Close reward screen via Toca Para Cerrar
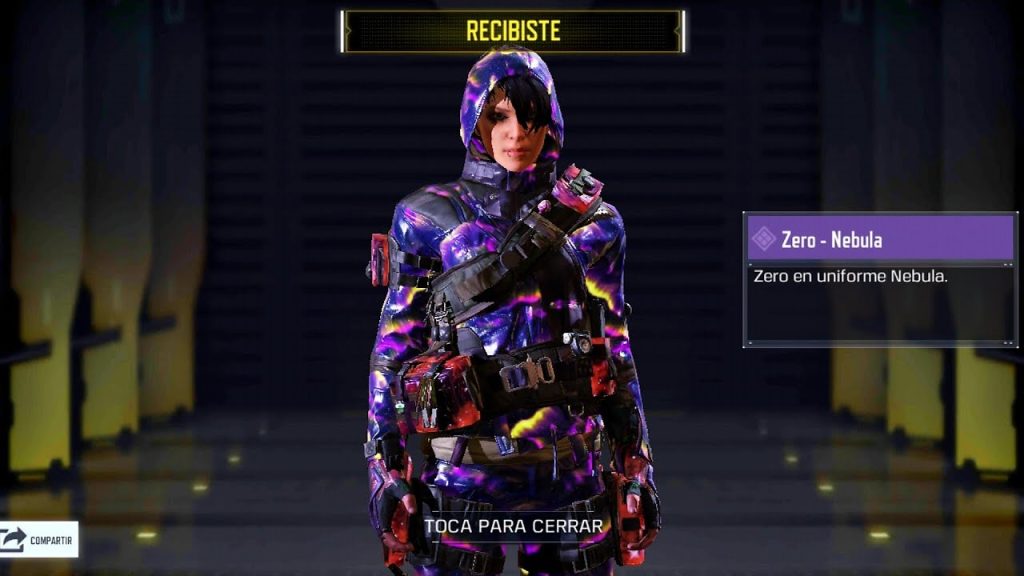The image size is (1024, 576). click(x=514, y=525)
